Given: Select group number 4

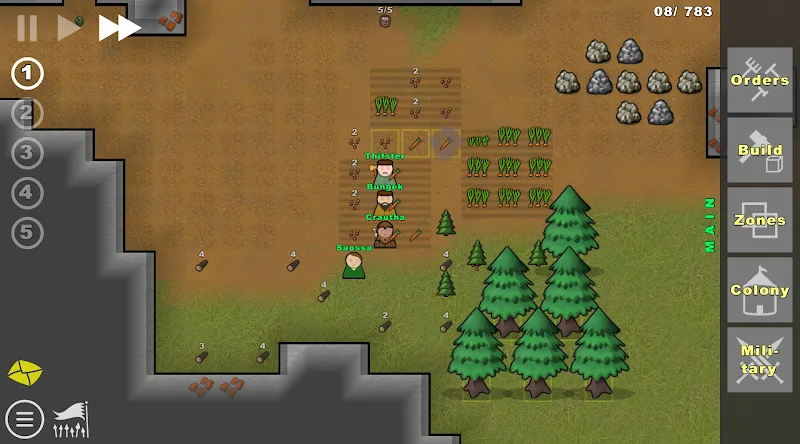Looking at the screenshot, I should point(28,193).
